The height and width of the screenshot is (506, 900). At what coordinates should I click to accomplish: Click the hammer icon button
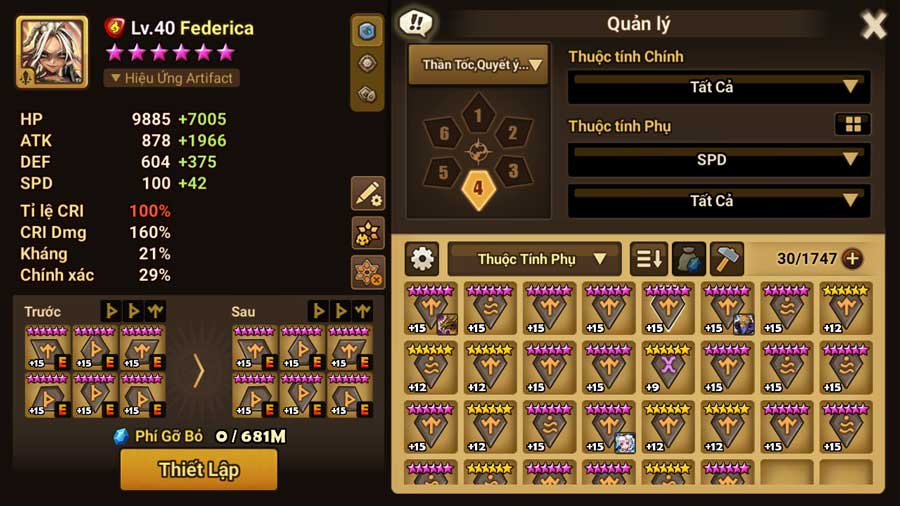pos(727,259)
